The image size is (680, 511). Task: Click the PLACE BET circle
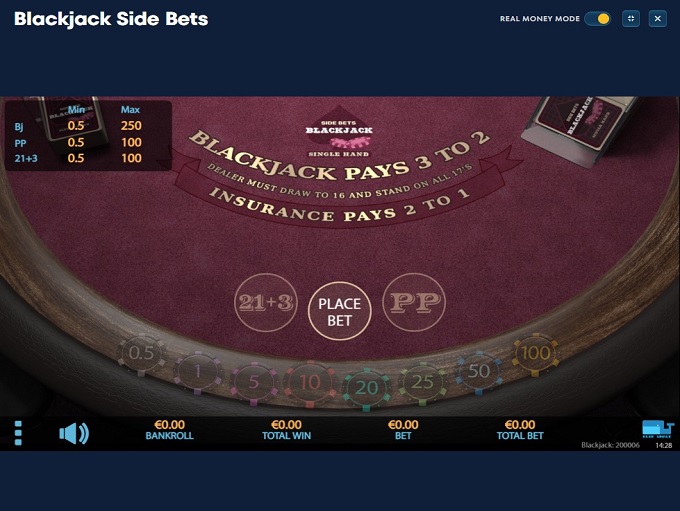(x=340, y=311)
